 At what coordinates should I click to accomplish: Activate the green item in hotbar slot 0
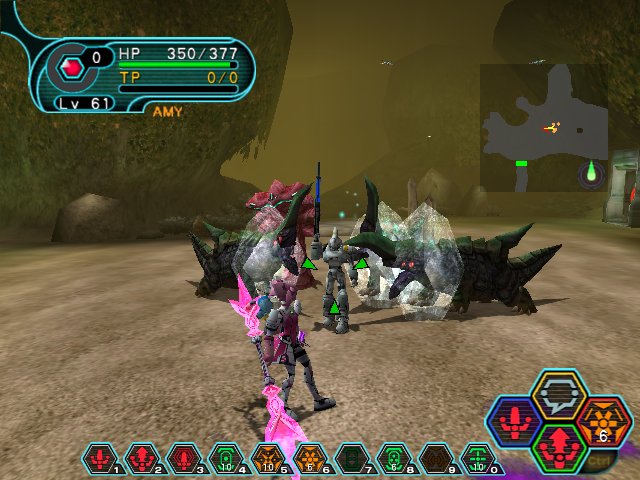coord(478,459)
